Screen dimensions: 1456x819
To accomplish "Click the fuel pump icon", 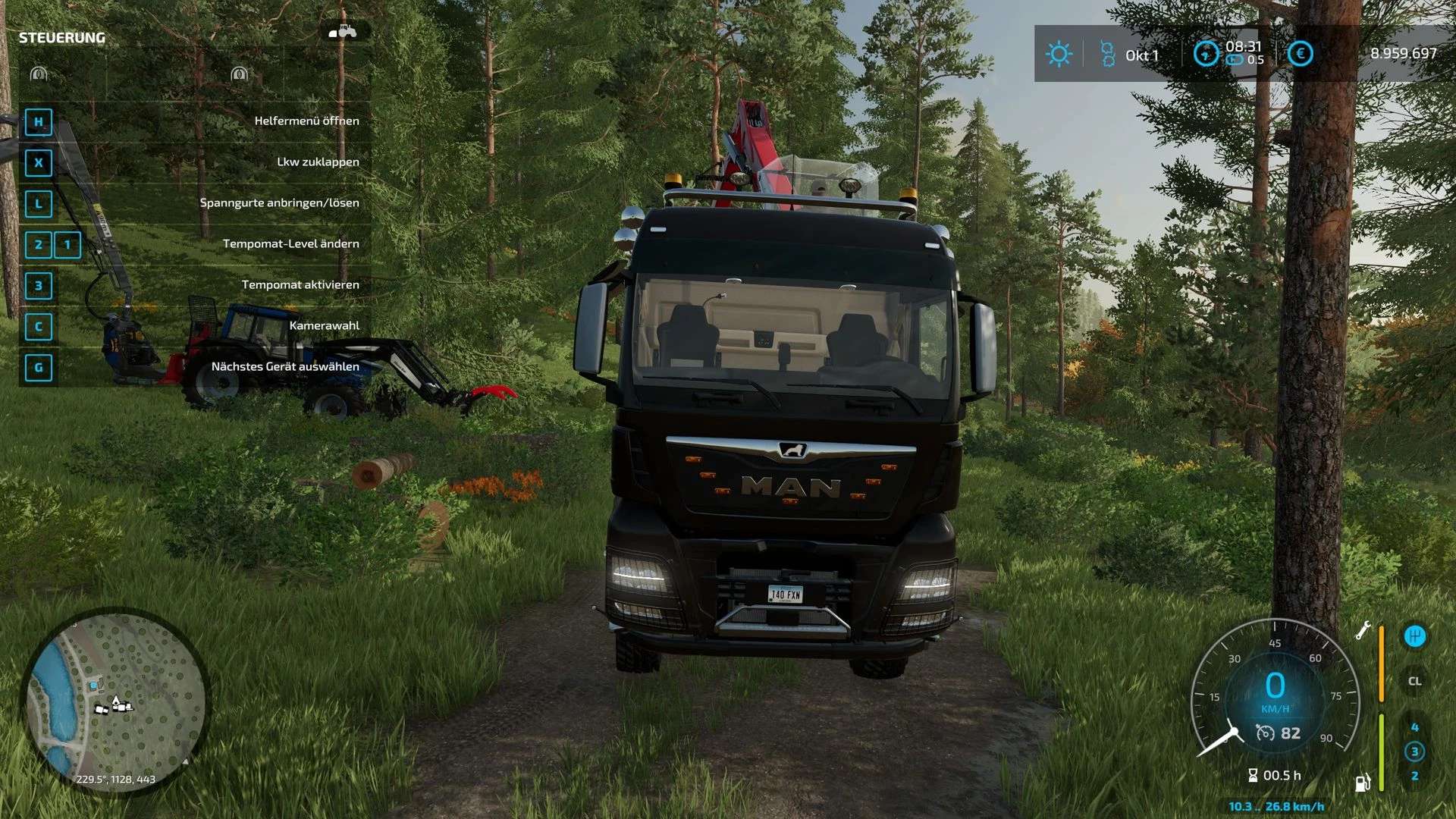I will 1363,782.
